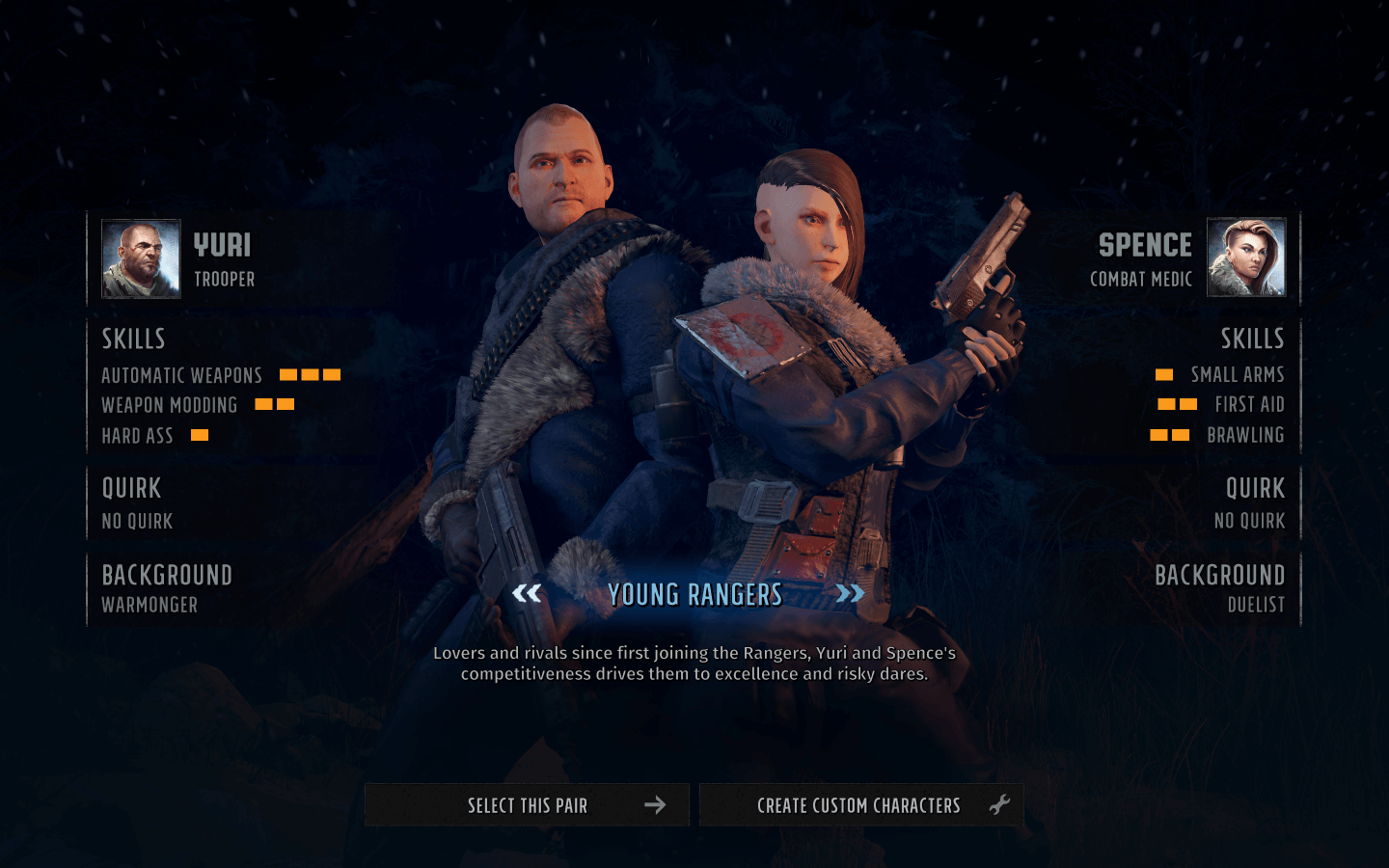Click Yuri's portrait thumbnail
The width and height of the screenshot is (1389, 868).
[142, 258]
